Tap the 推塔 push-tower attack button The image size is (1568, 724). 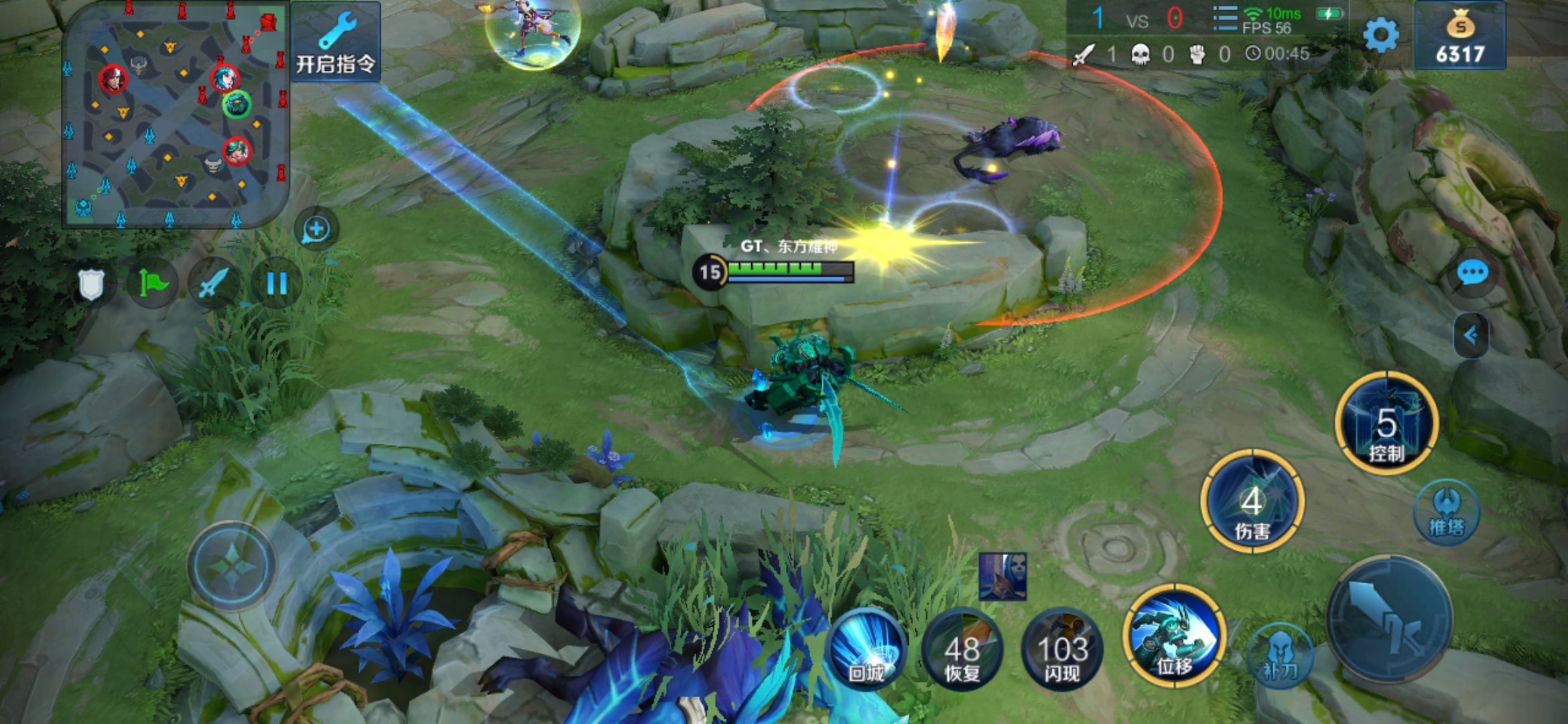tap(1447, 512)
